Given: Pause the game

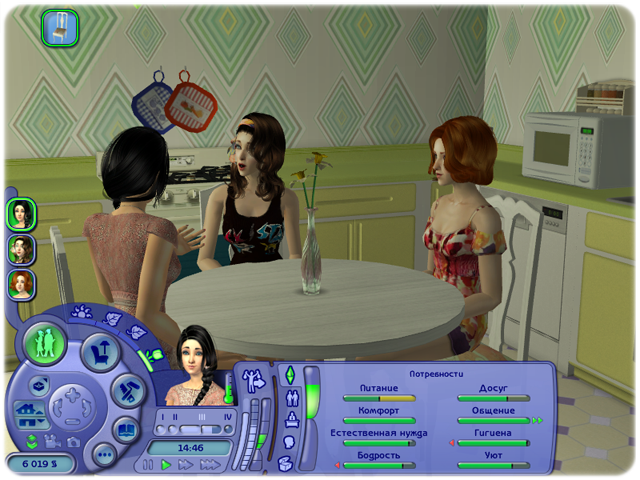Looking at the screenshot, I should (x=149, y=465).
